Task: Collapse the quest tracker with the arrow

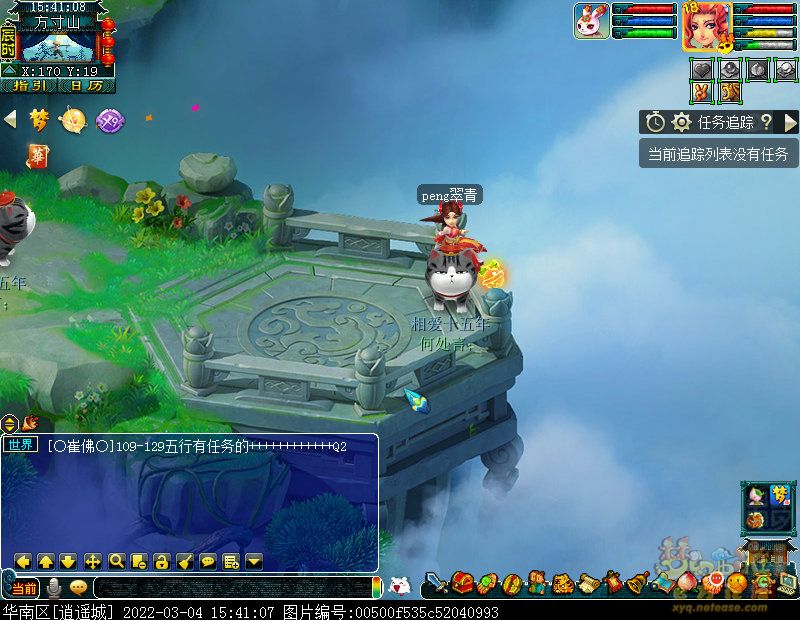Action: [790, 122]
